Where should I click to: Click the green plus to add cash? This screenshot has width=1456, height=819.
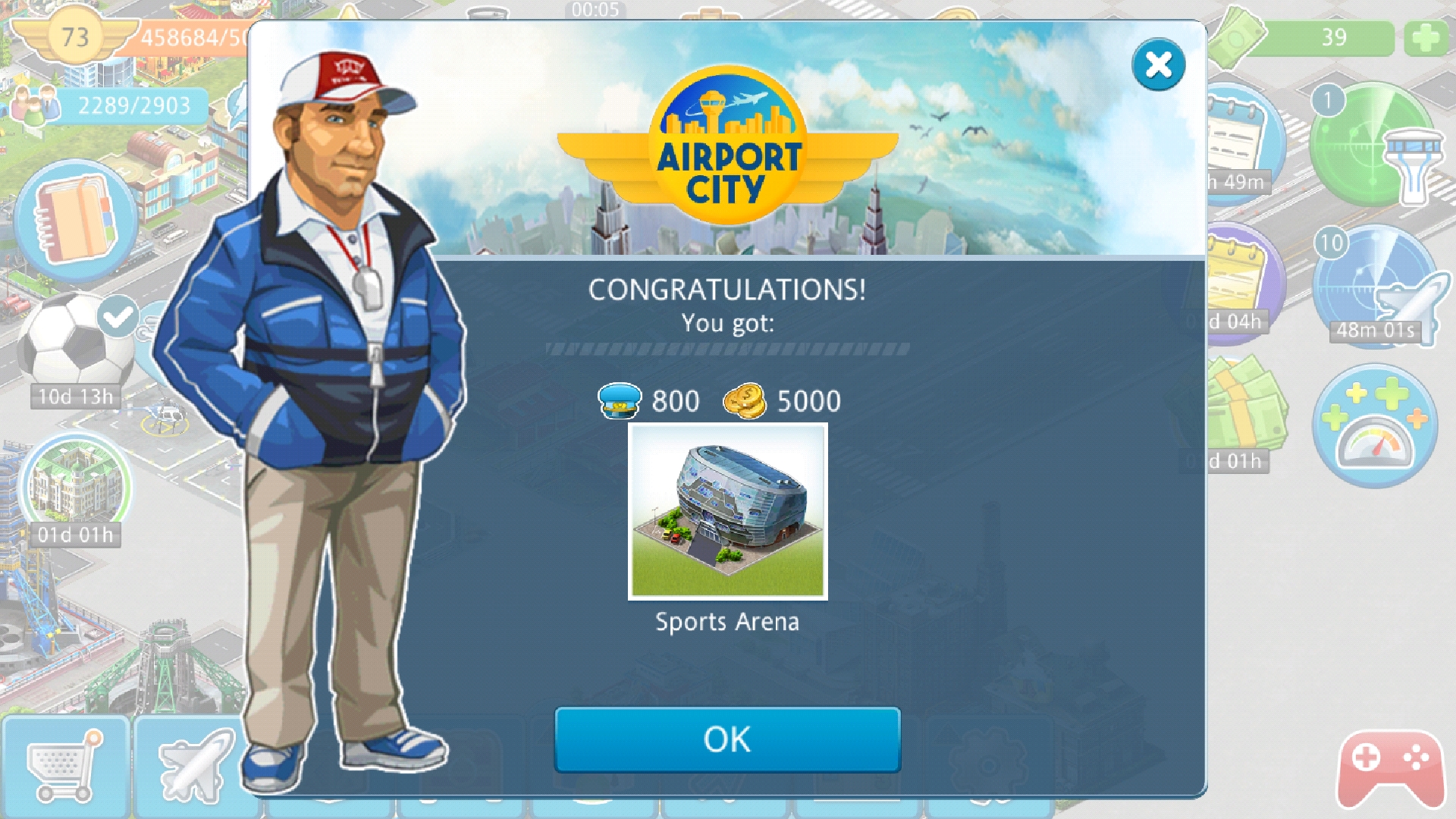pyautogui.click(x=1426, y=38)
